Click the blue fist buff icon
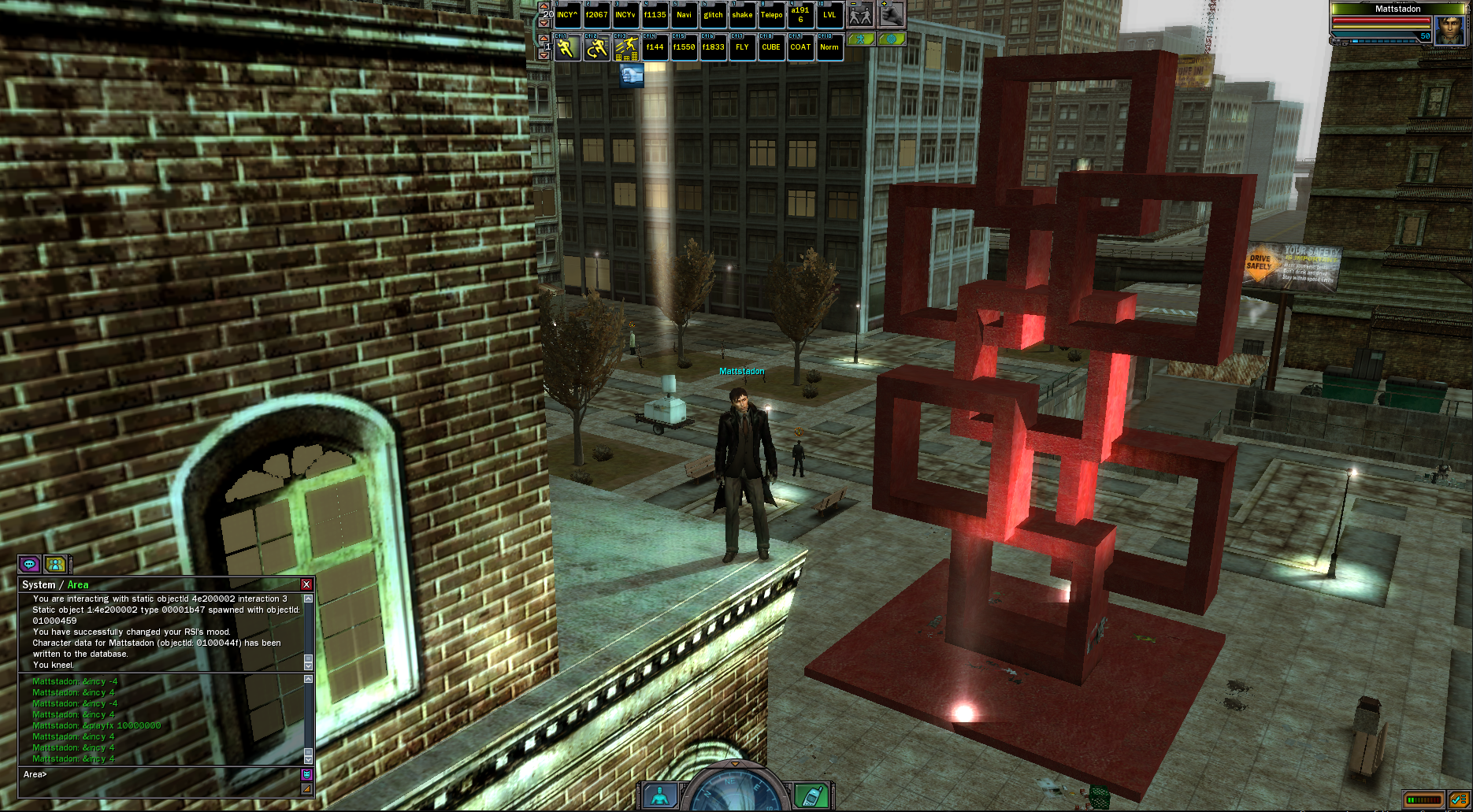Screen dimensions: 1473x812 pos(632,76)
